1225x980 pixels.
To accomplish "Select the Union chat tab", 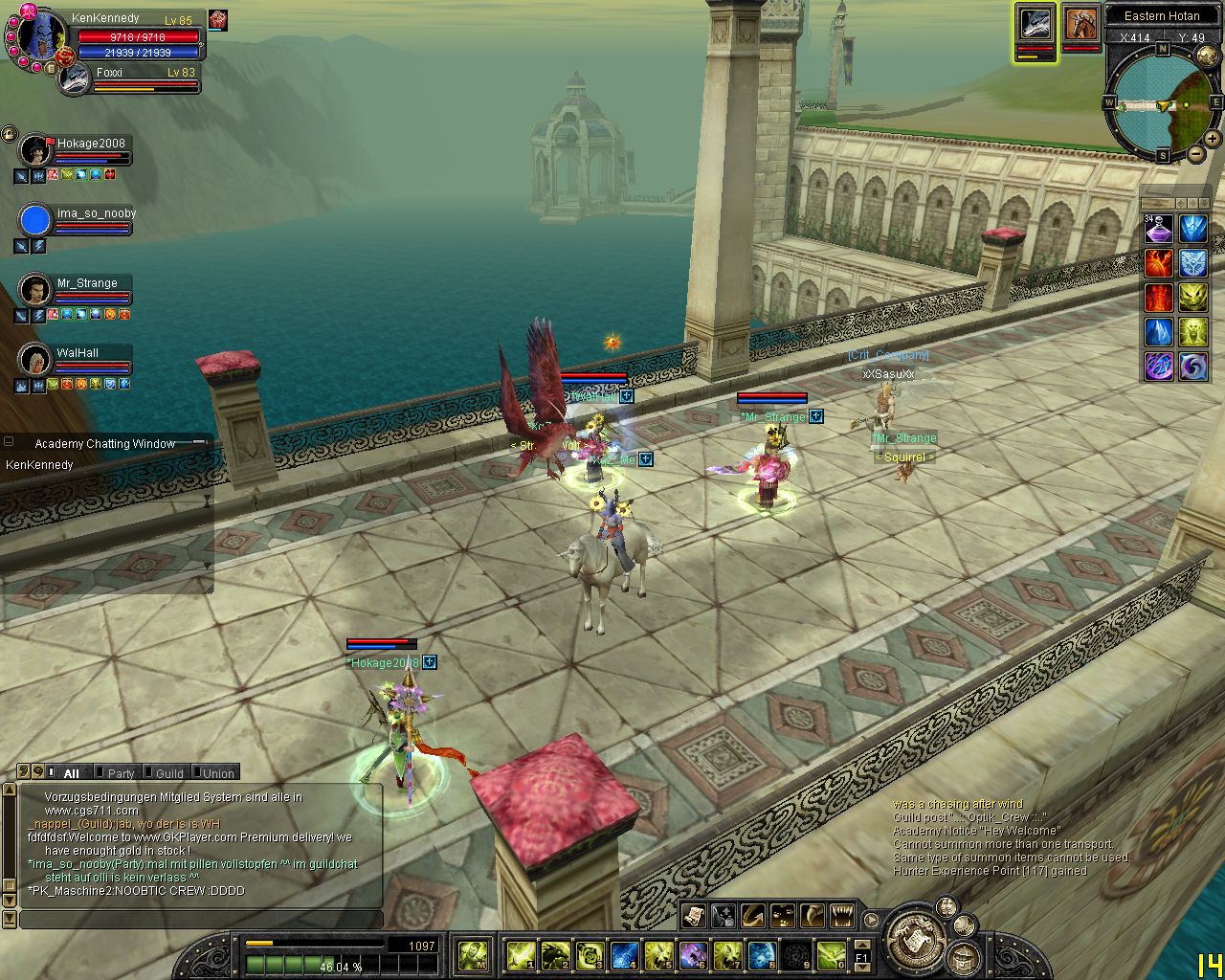I will (x=218, y=772).
